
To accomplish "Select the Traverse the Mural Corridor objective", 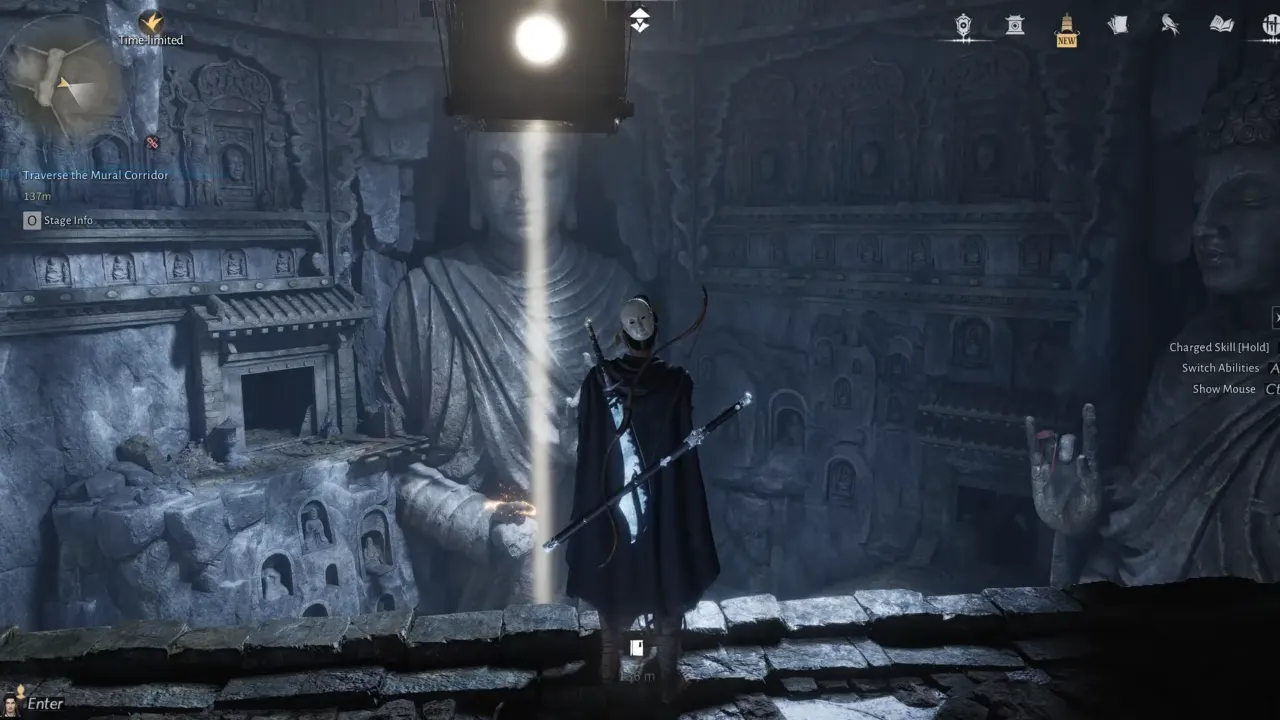I will 95,175.
